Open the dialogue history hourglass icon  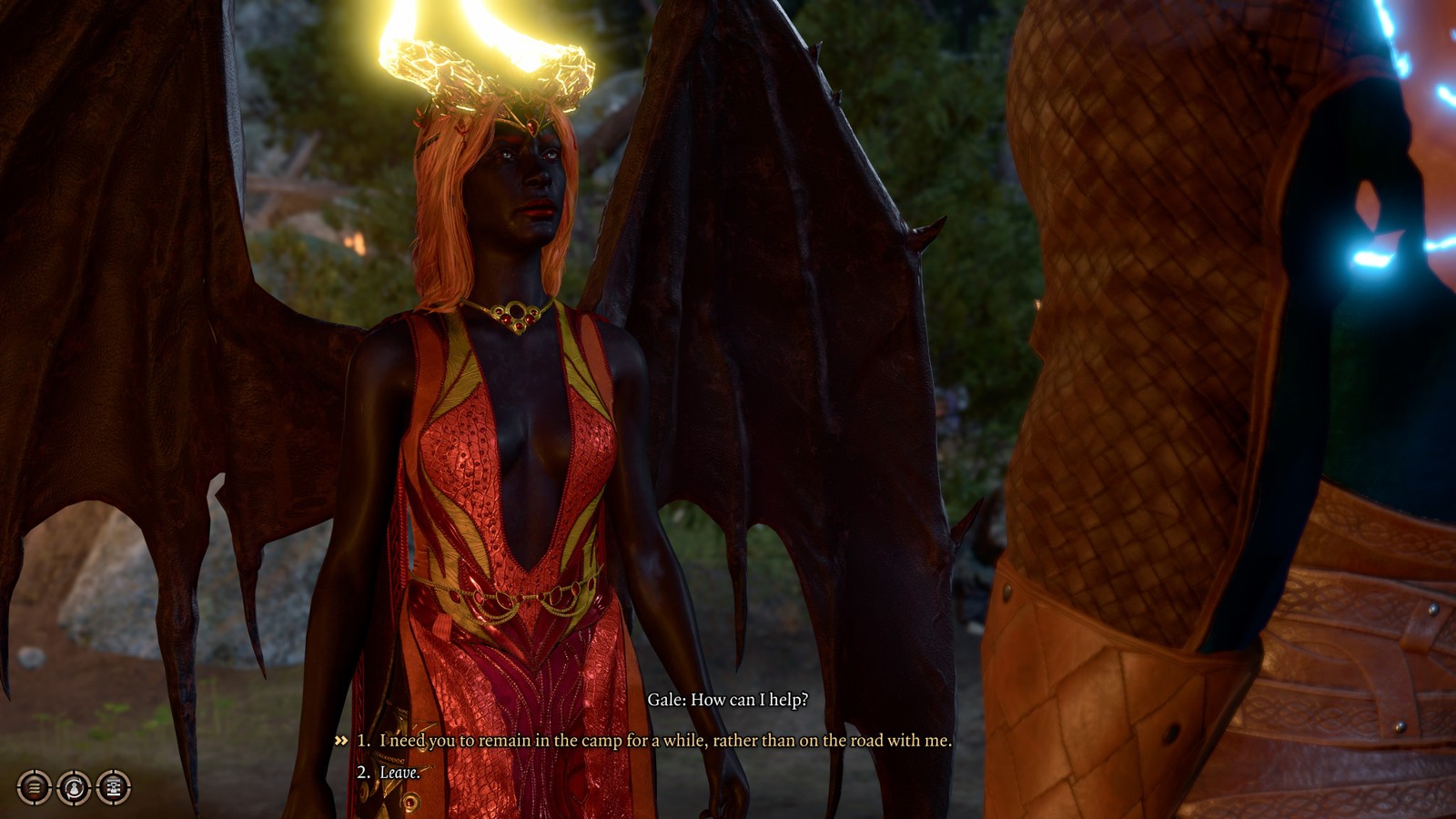click(114, 787)
